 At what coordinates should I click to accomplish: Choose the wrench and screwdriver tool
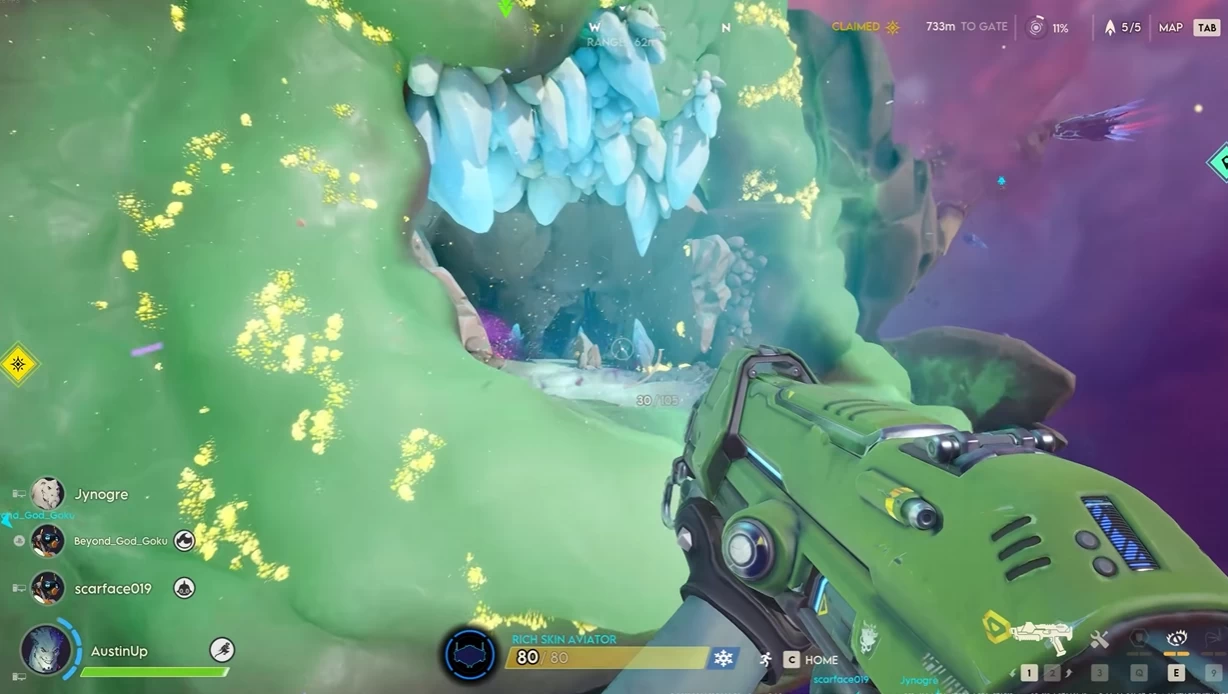coord(1100,640)
